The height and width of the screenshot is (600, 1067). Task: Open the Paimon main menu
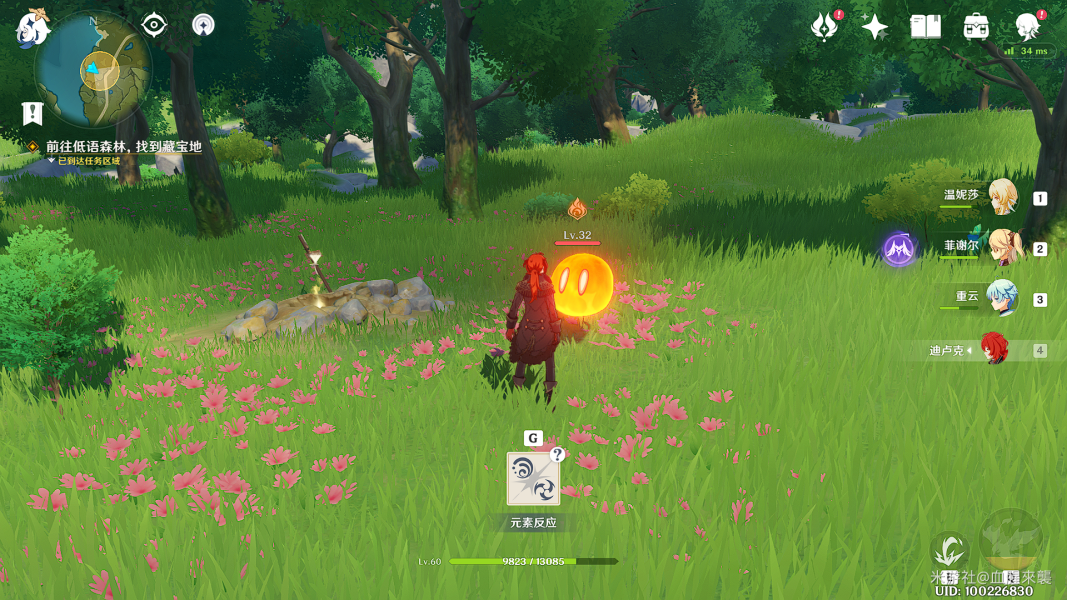[x=32, y=28]
